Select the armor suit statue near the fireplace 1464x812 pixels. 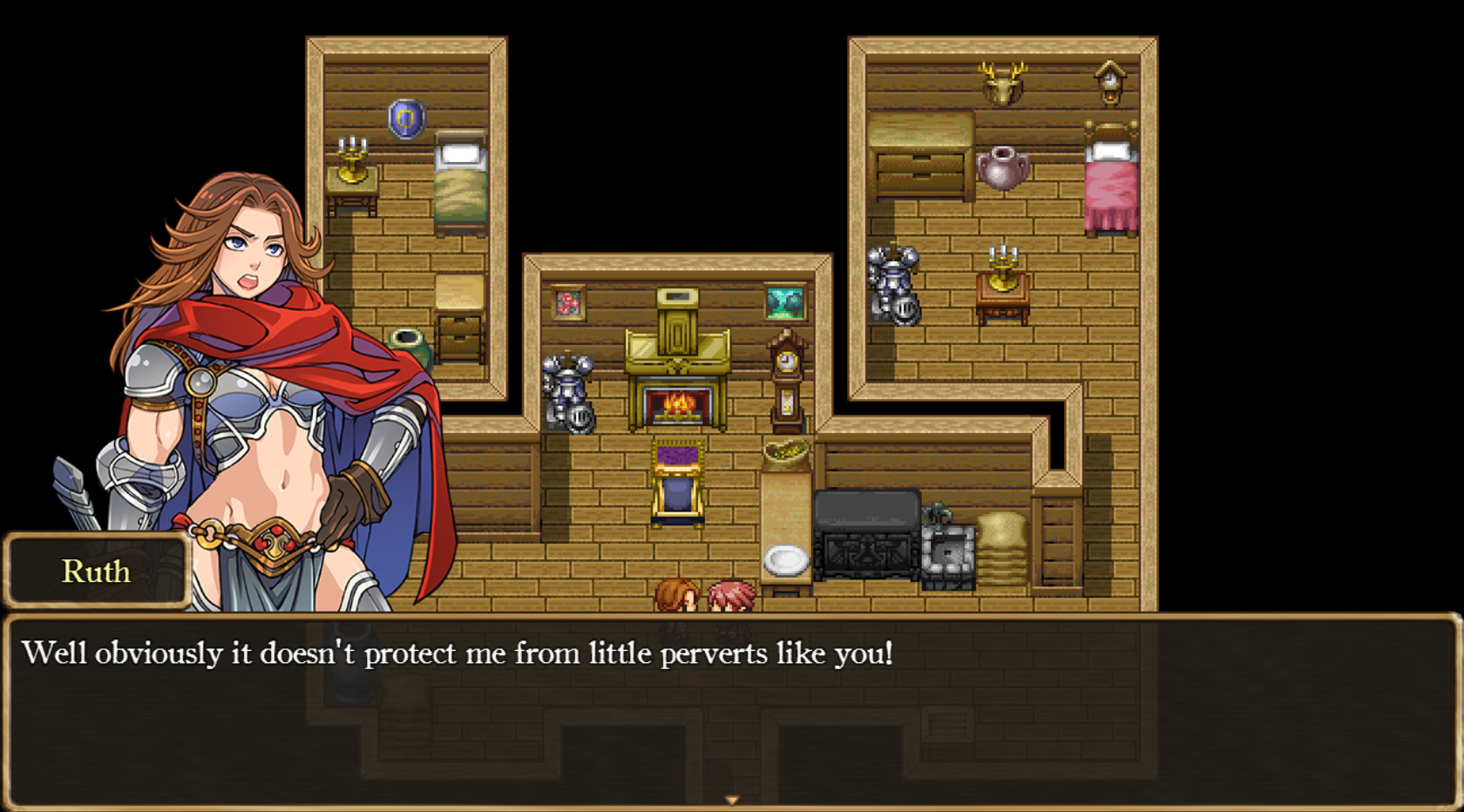567,389
